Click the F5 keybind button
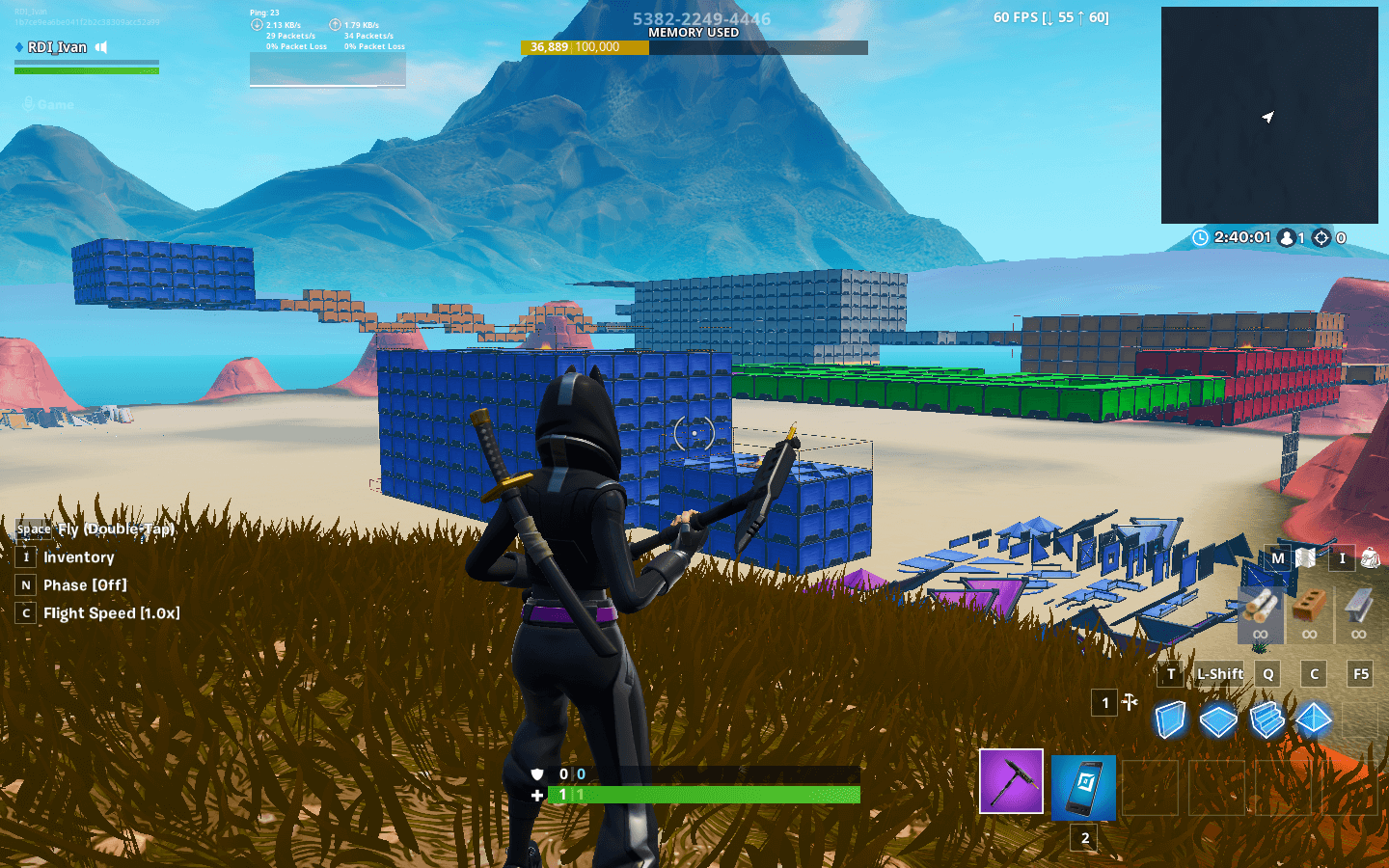1389x868 pixels. [1359, 673]
